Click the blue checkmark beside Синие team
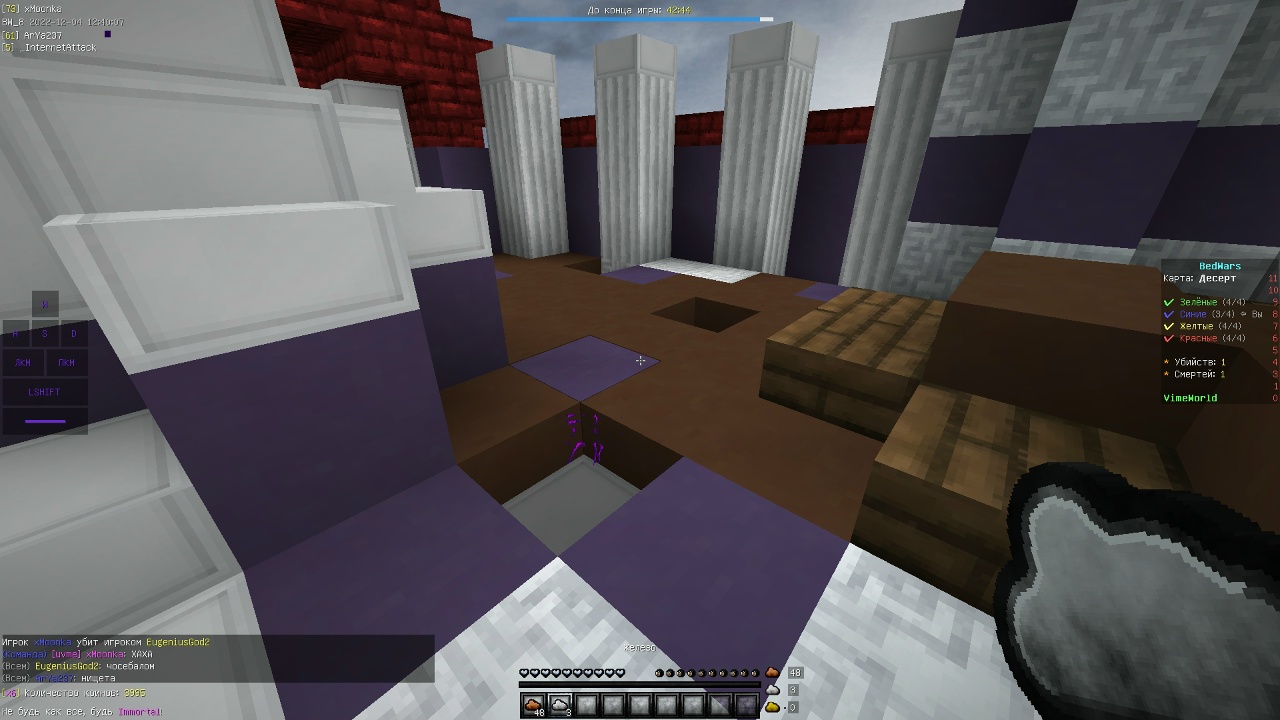The width and height of the screenshot is (1280, 720). [x=1169, y=315]
